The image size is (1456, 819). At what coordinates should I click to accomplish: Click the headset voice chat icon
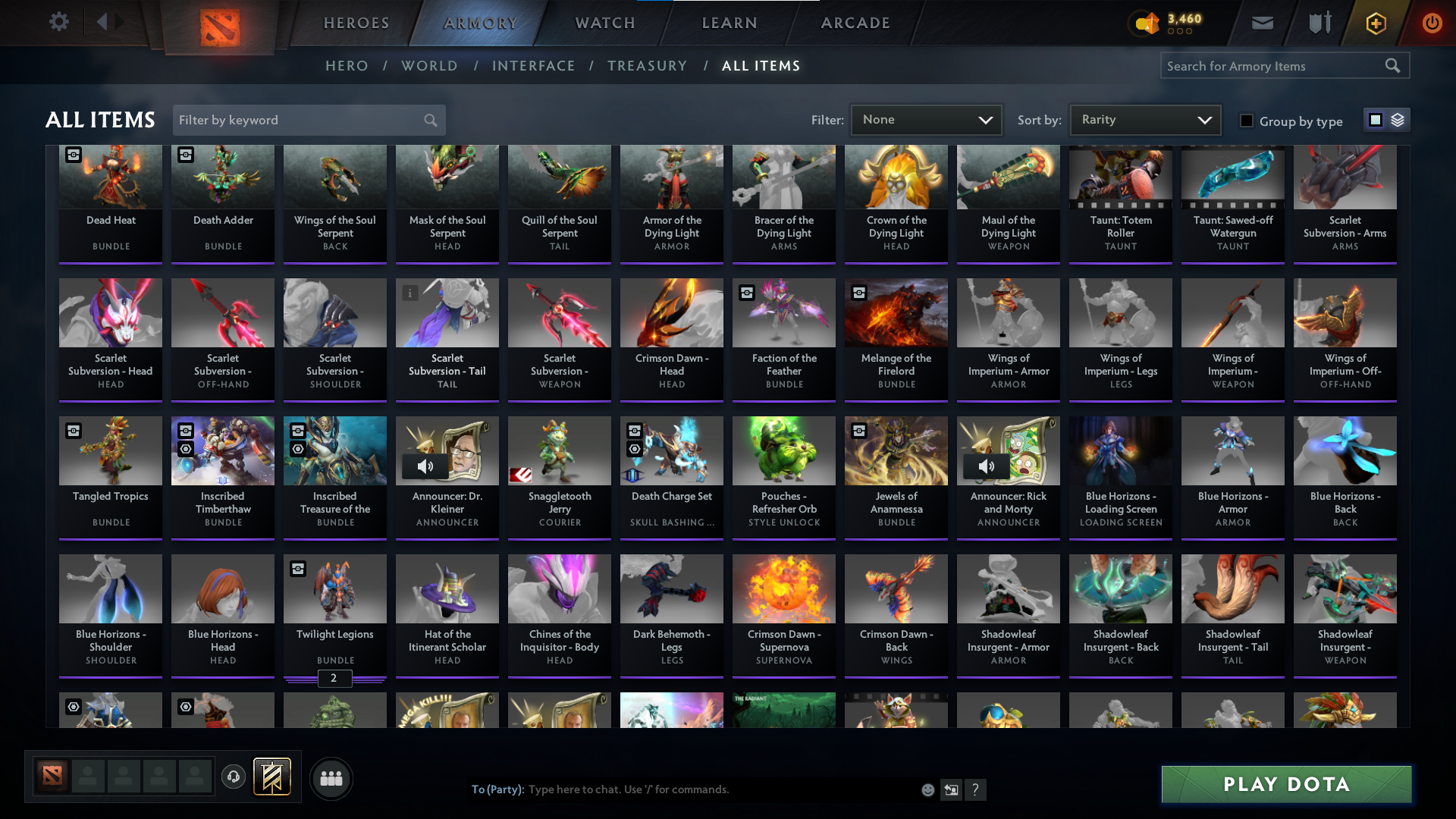(x=233, y=777)
